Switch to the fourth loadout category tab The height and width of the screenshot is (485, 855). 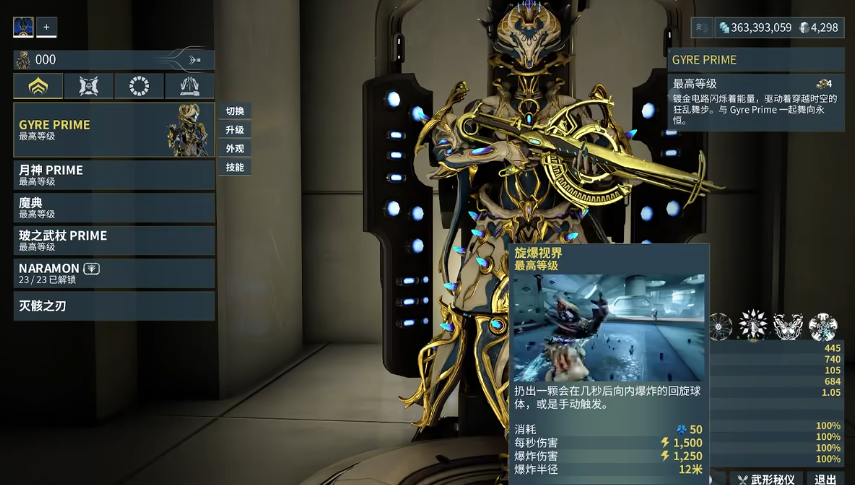(x=189, y=86)
